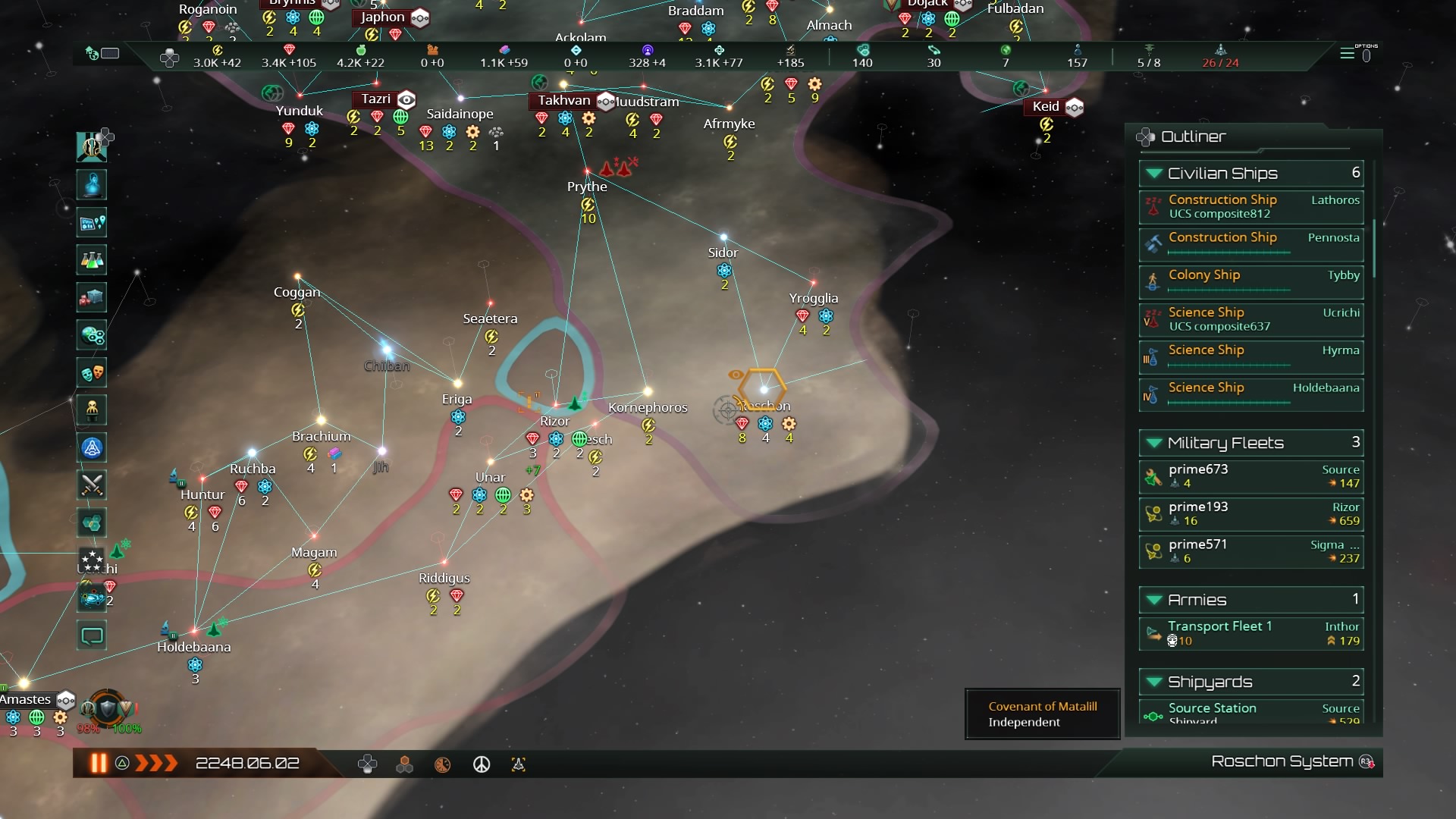1456x819 pixels.
Task: Toggle the sectors hex-cluster map mode
Action: pos(404,764)
